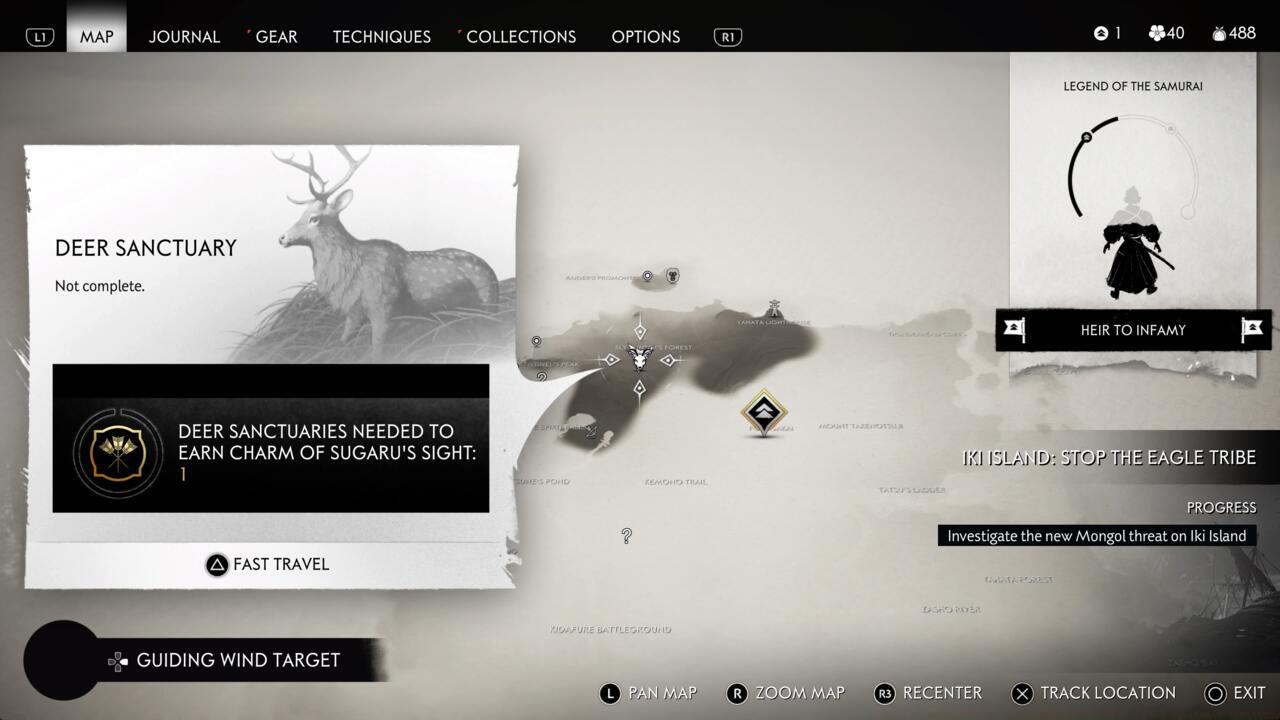Click the Yahata Lighthouse marker
Screen dimensions: 1280x720
click(774, 308)
